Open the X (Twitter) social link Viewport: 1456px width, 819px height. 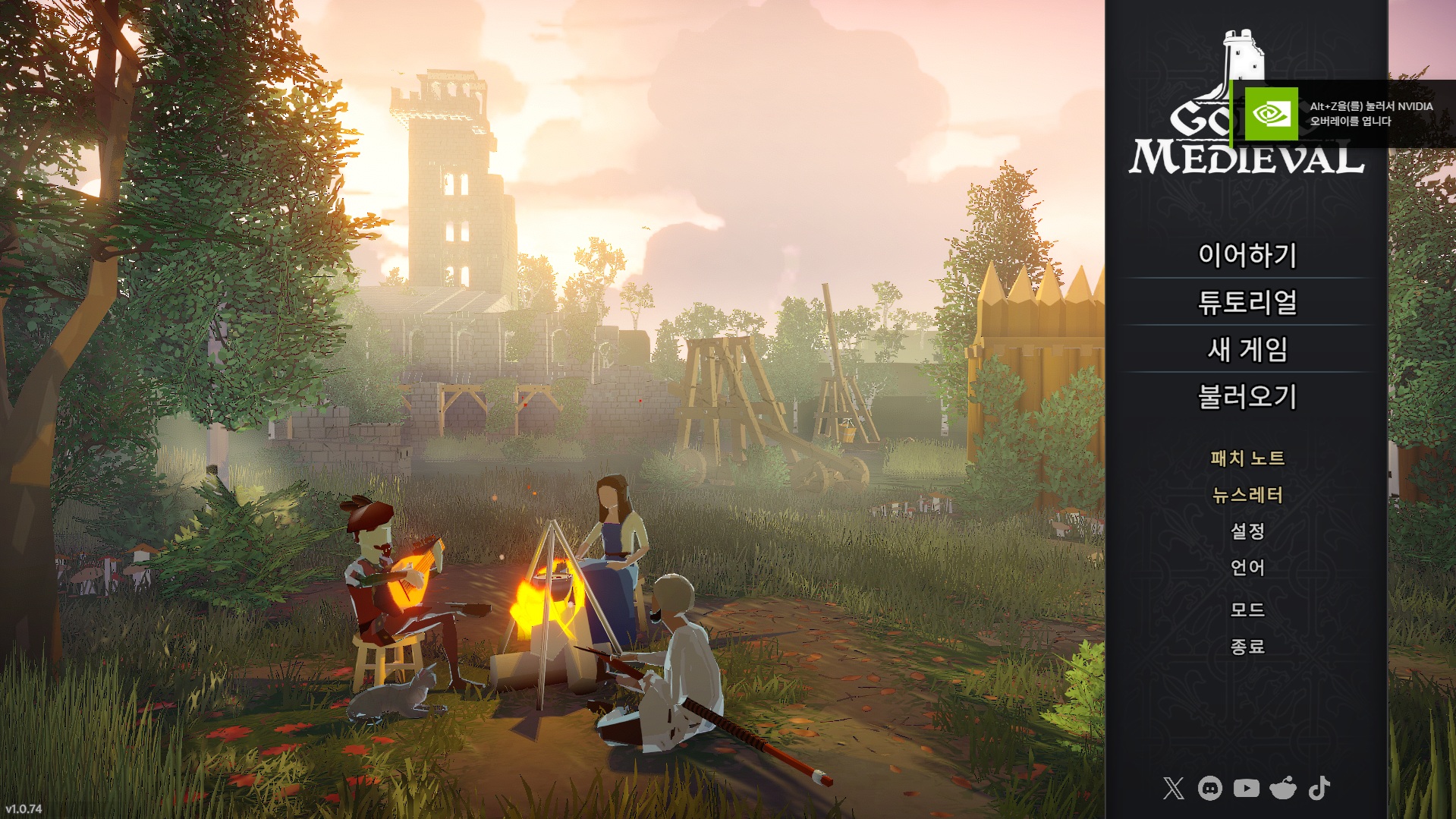pyautogui.click(x=1173, y=788)
